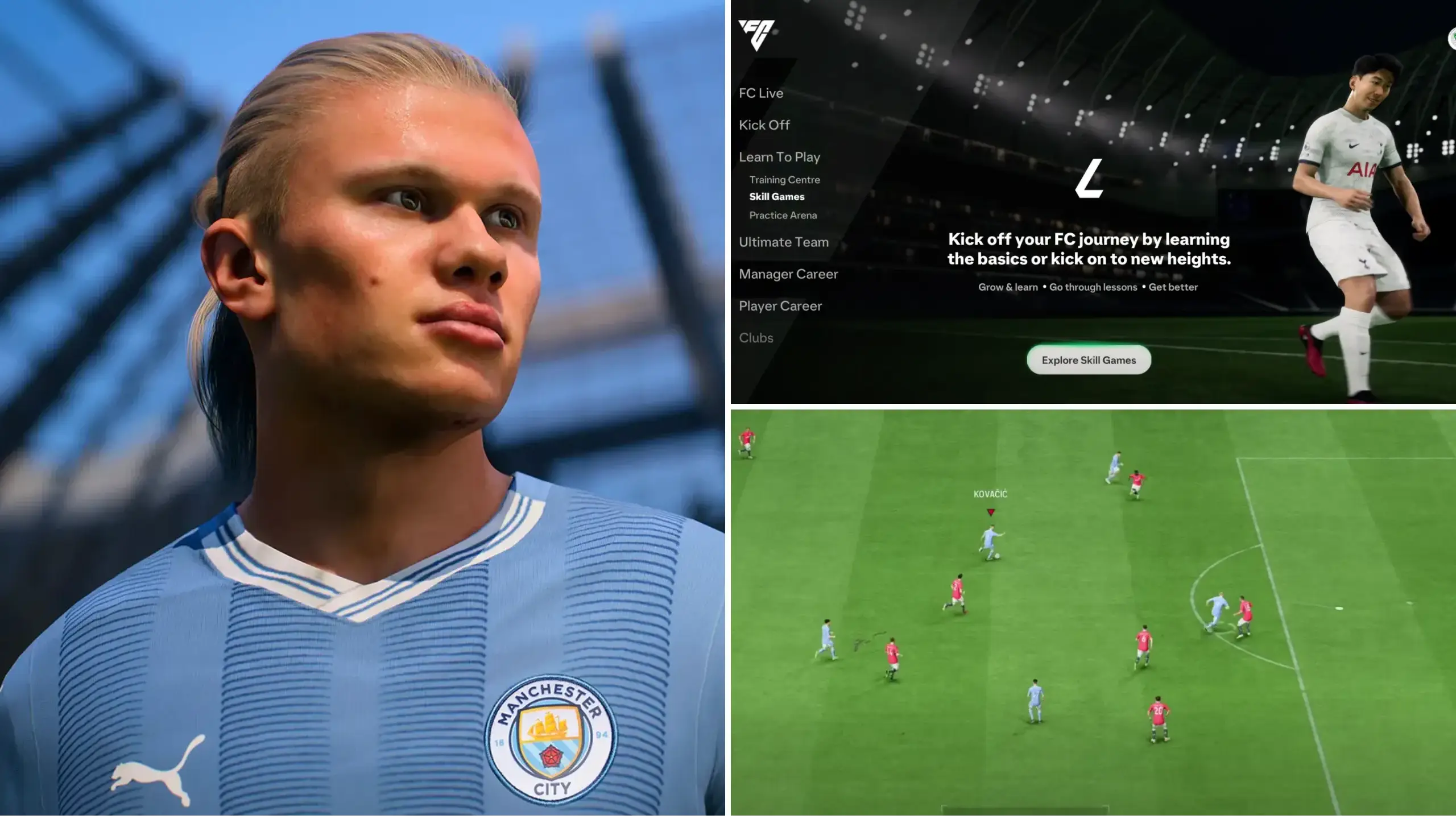Open the Clubs mode
This screenshot has width=1456, height=819.
[x=756, y=338]
